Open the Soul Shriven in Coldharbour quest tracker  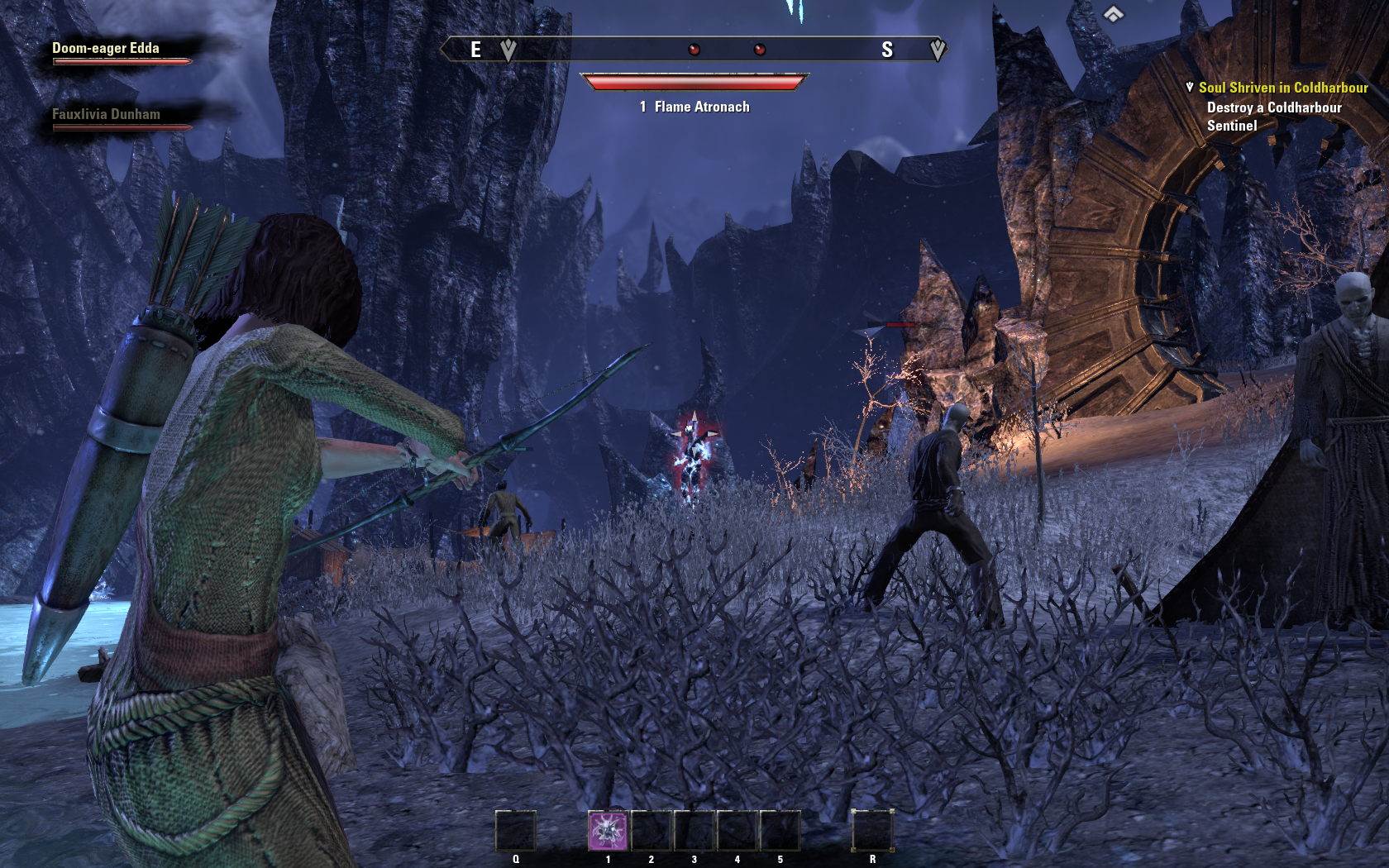(x=1282, y=88)
